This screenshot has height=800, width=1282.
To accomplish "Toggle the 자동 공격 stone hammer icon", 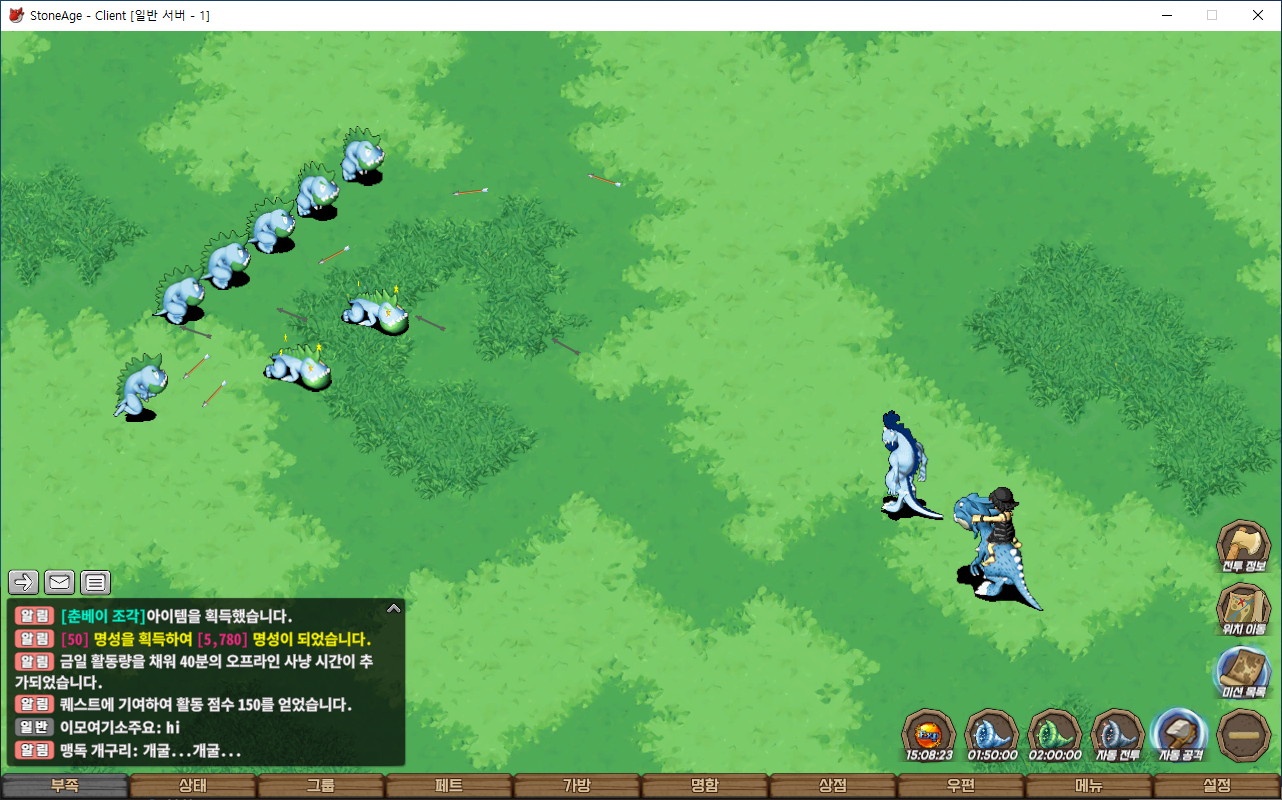I will [x=1180, y=735].
